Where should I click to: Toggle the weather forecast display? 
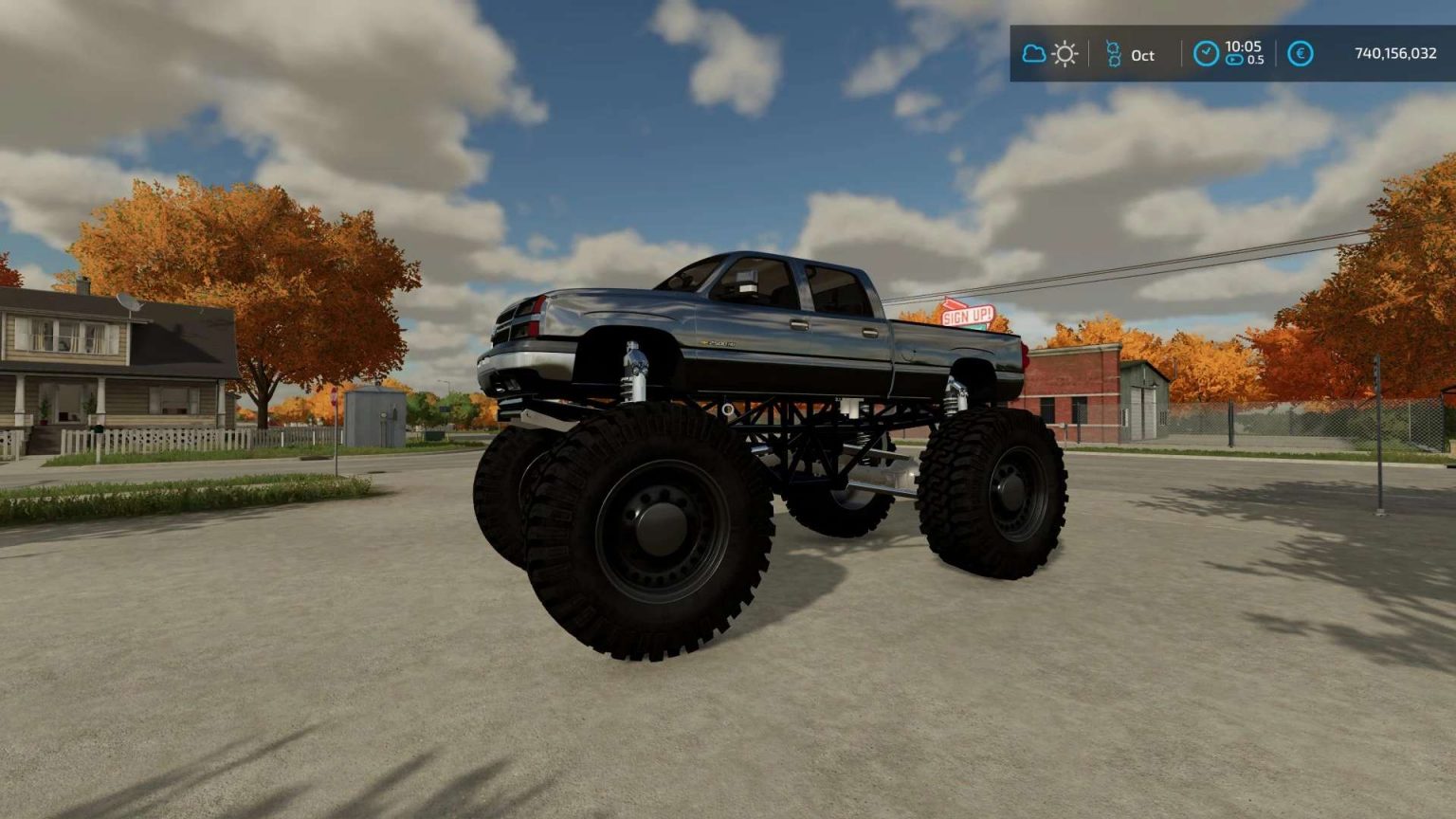[1049, 54]
